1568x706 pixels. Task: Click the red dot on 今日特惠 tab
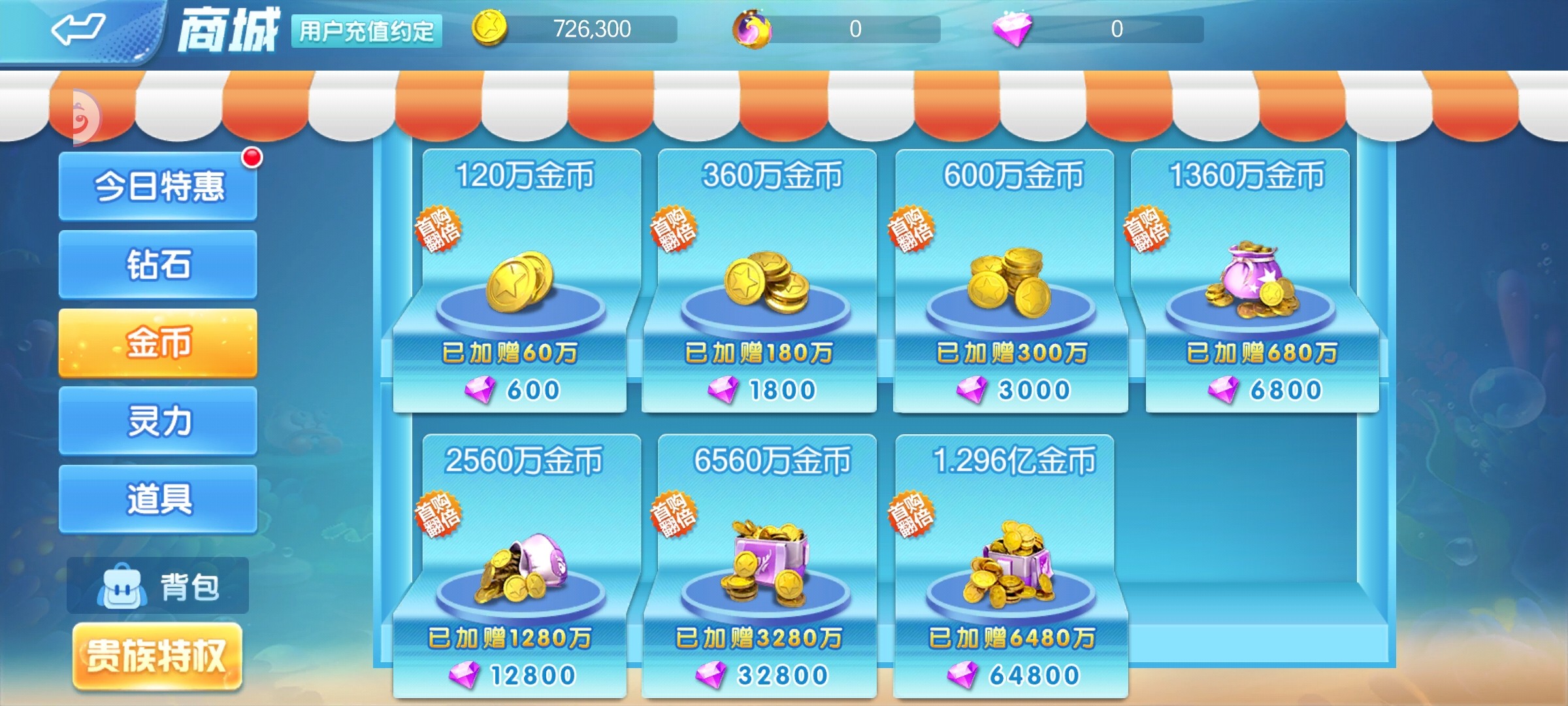pos(250,157)
